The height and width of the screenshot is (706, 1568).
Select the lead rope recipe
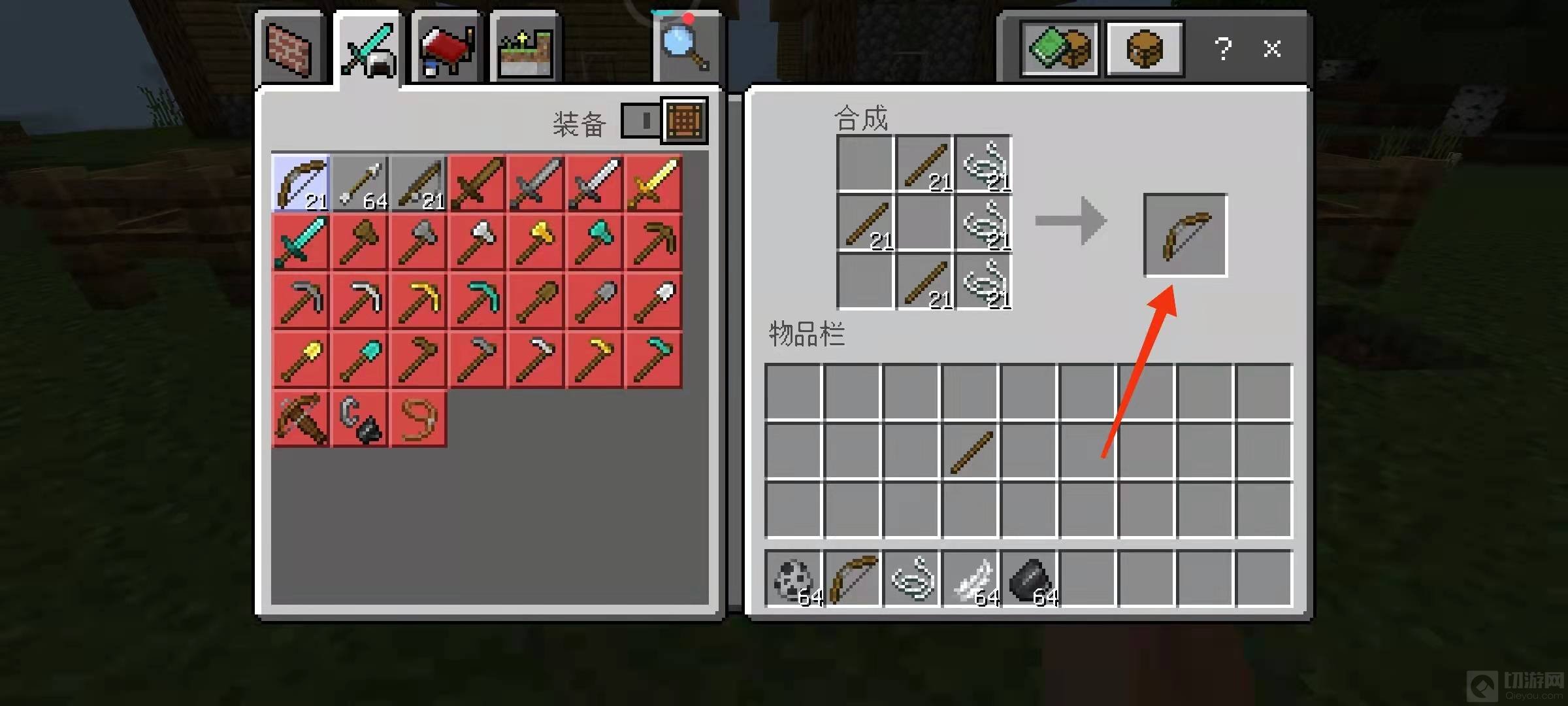click(x=418, y=419)
